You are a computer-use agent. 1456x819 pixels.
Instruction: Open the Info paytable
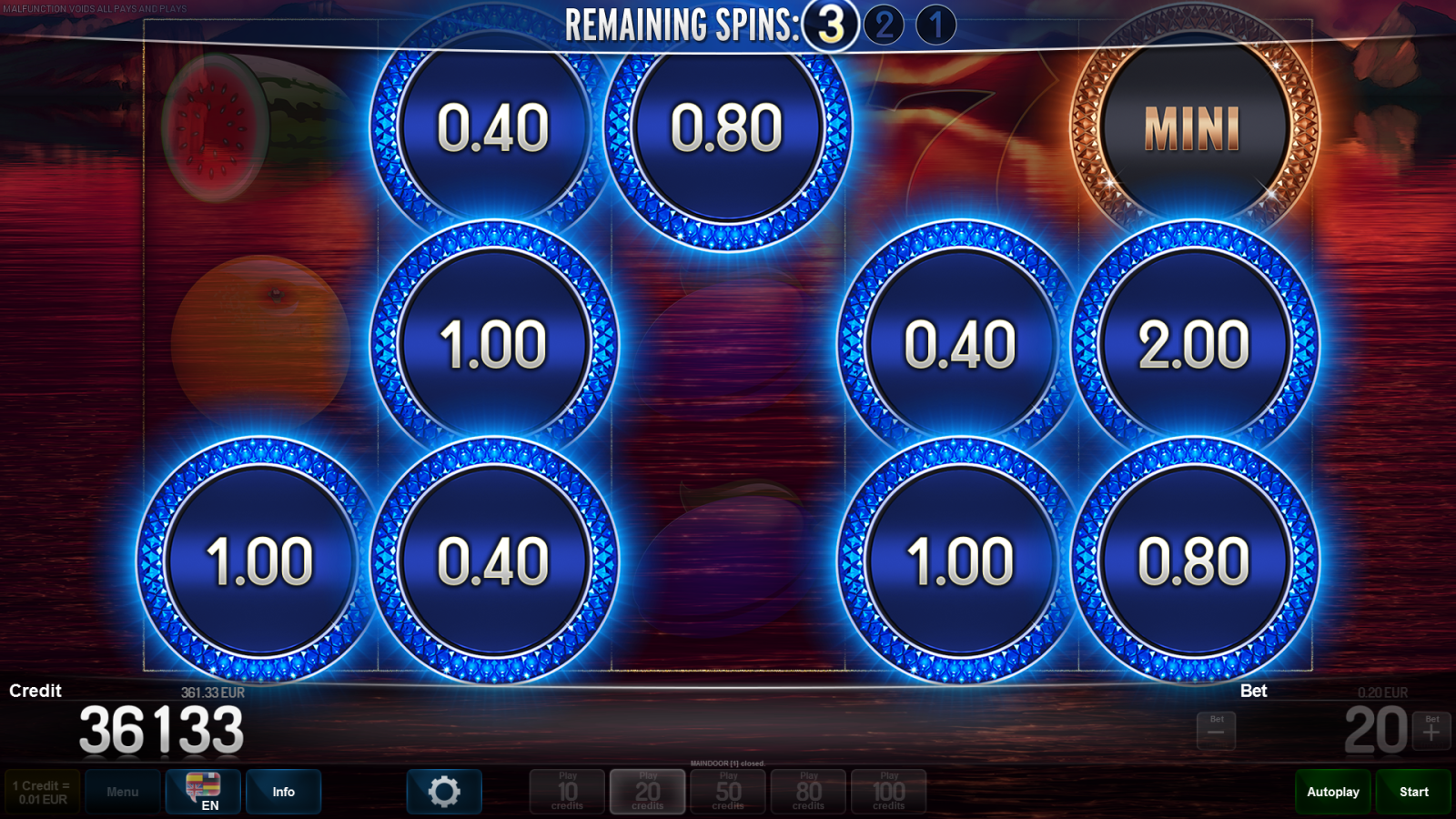pyautogui.click(x=283, y=792)
